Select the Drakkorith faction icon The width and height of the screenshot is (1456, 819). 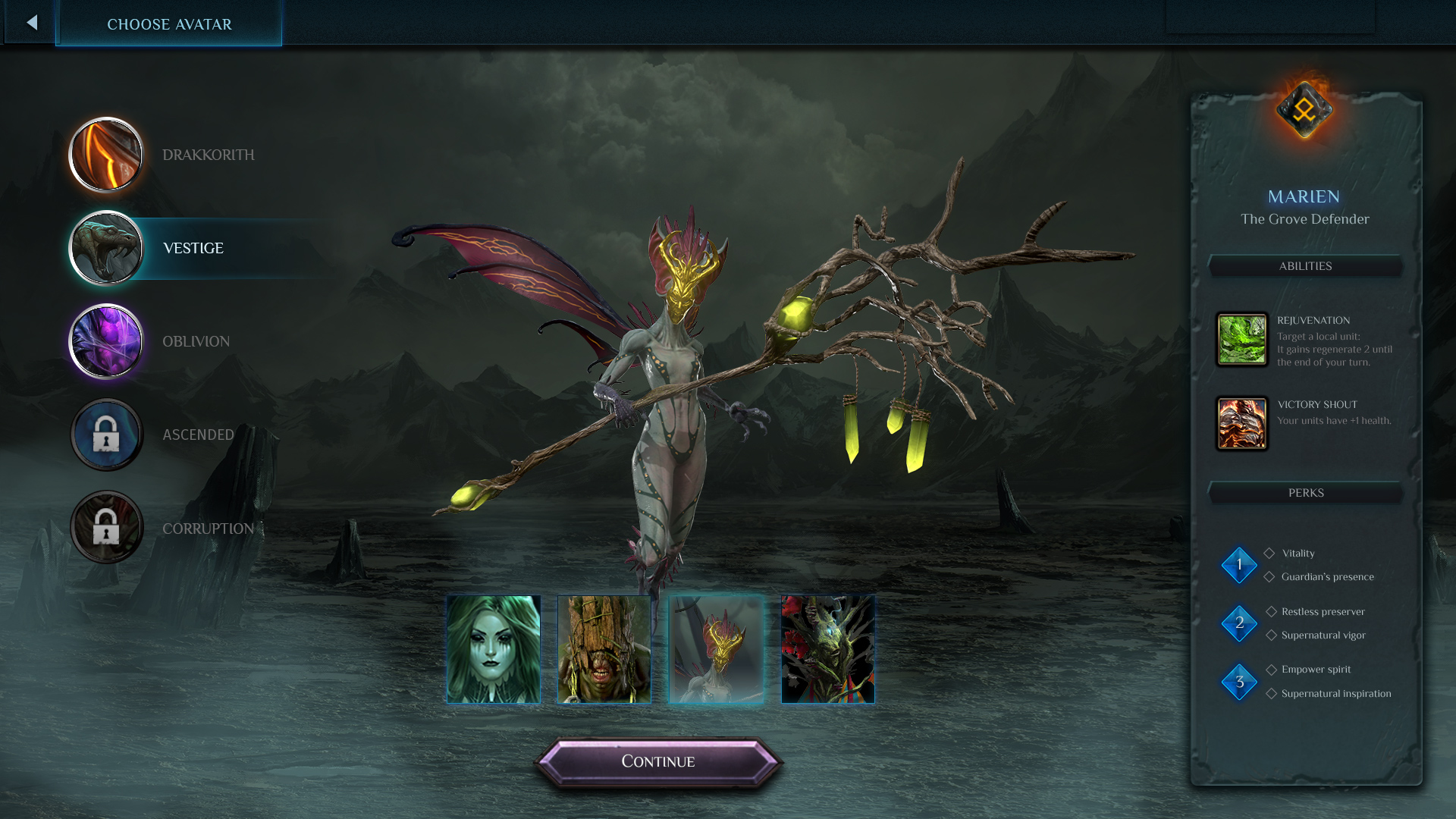pyautogui.click(x=106, y=155)
